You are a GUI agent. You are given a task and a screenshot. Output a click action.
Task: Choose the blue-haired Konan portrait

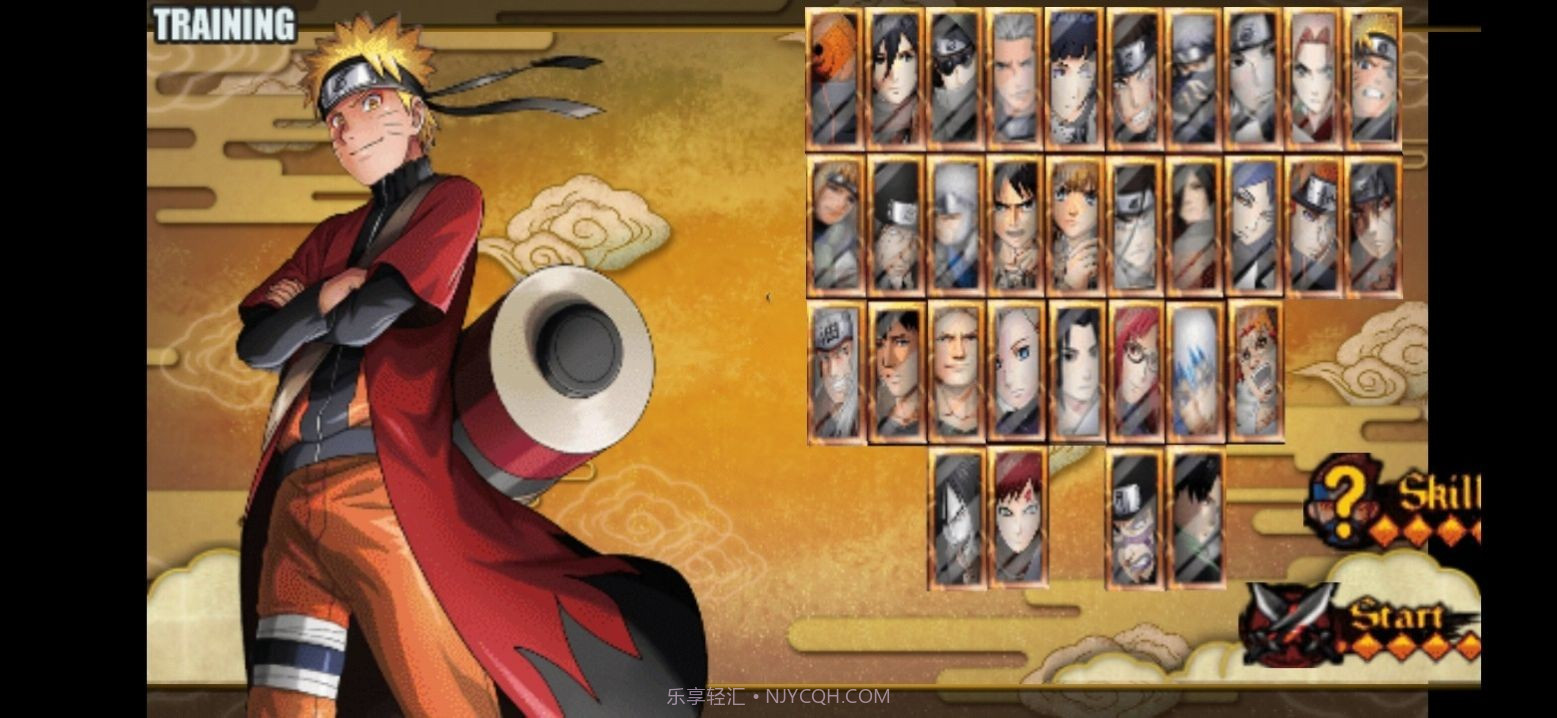point(1254,227)
